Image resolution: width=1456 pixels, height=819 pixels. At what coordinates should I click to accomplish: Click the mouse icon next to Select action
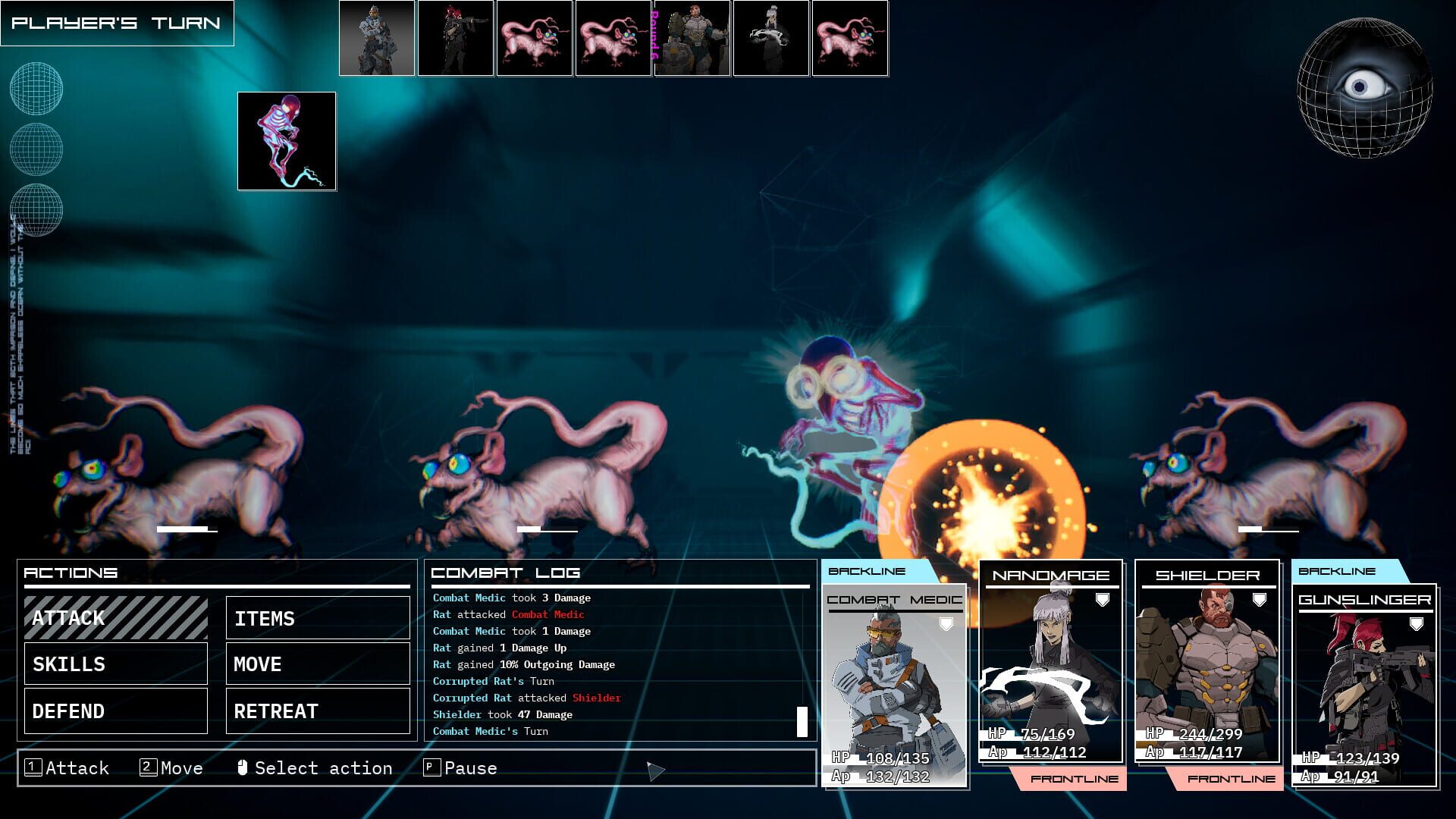pos(241,768)
